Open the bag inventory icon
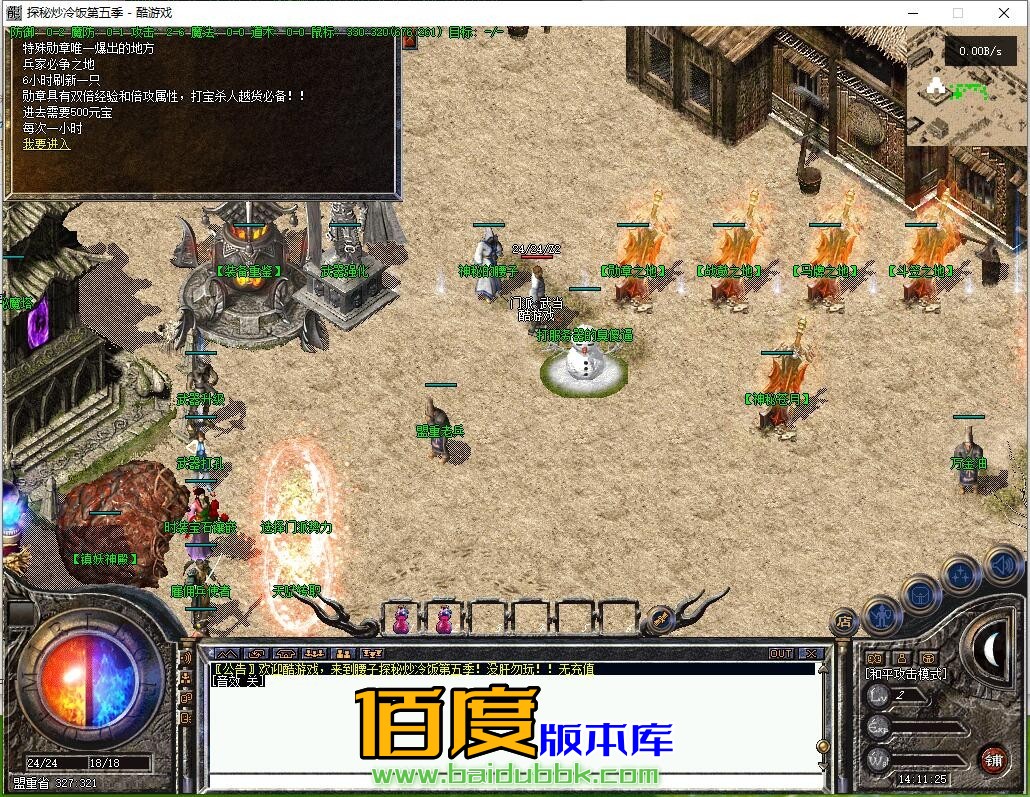Viewport: 1030px width, 797px height. coord(921,596)
